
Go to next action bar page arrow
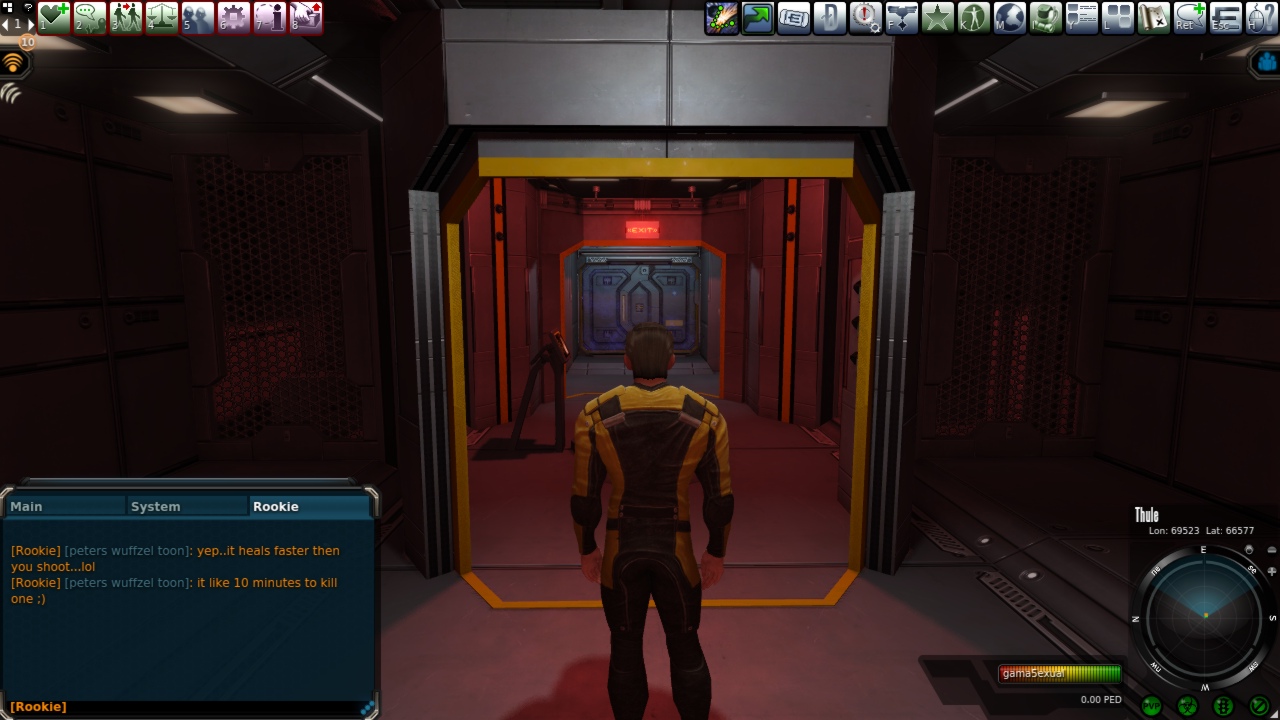tap(29, 24)
